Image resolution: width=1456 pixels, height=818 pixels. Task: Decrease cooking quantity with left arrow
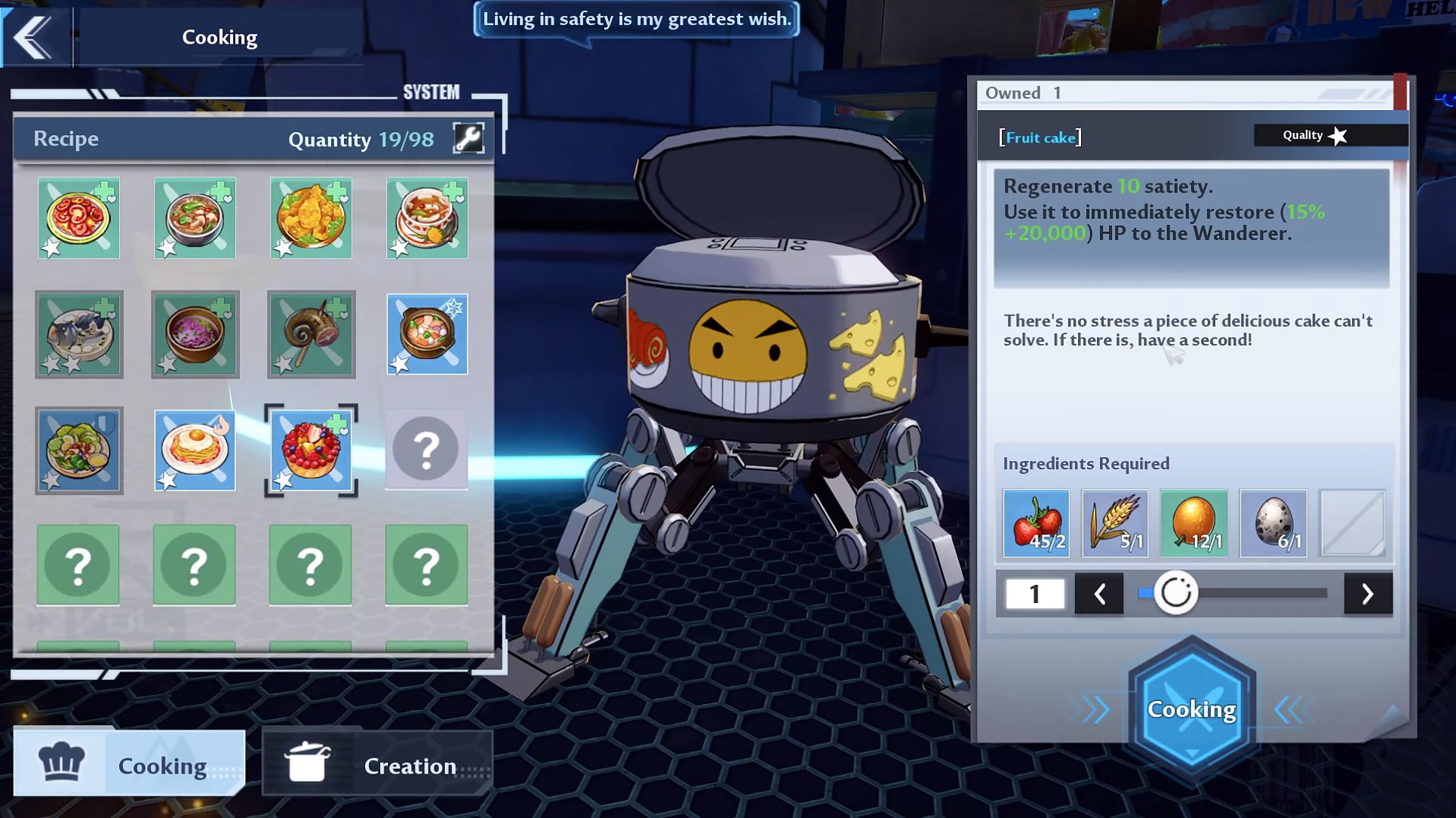(1099, 594)
